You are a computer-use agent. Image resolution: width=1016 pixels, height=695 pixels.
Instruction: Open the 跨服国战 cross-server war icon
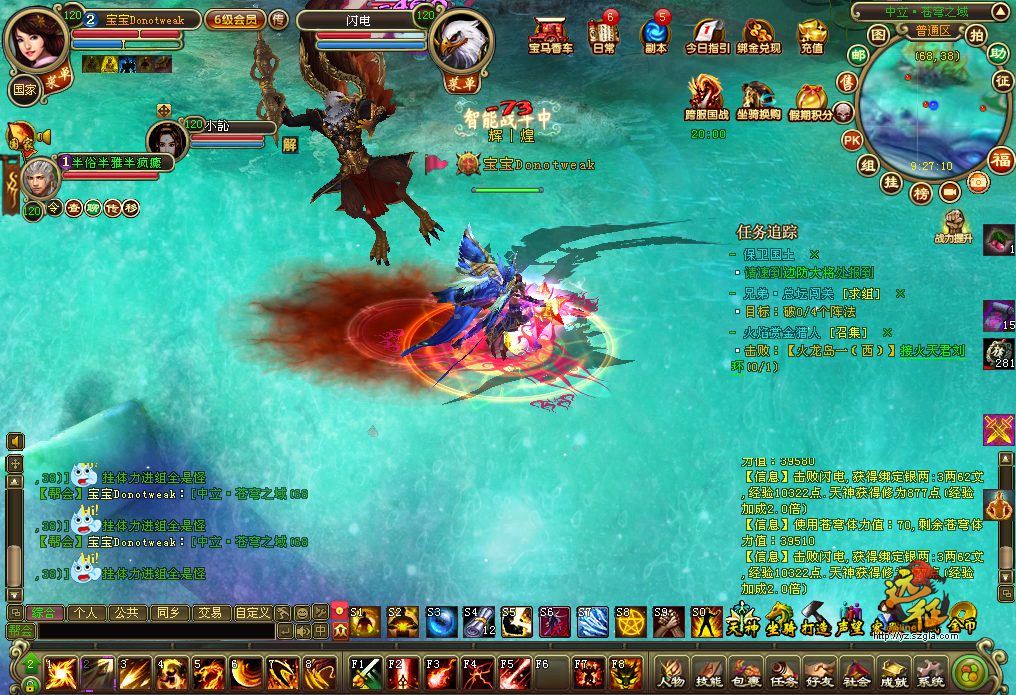pyautogui.click(x=705, y=99)
